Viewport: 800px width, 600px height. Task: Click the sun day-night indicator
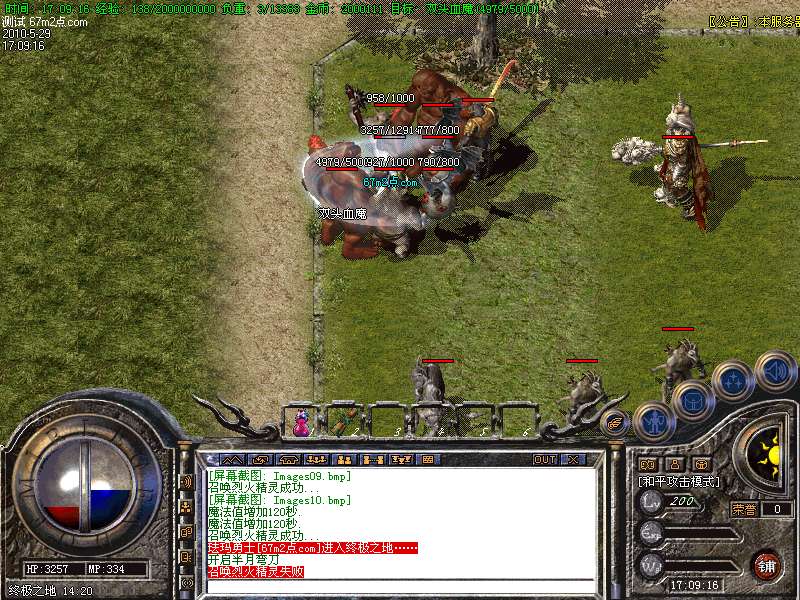coord(768,455)
